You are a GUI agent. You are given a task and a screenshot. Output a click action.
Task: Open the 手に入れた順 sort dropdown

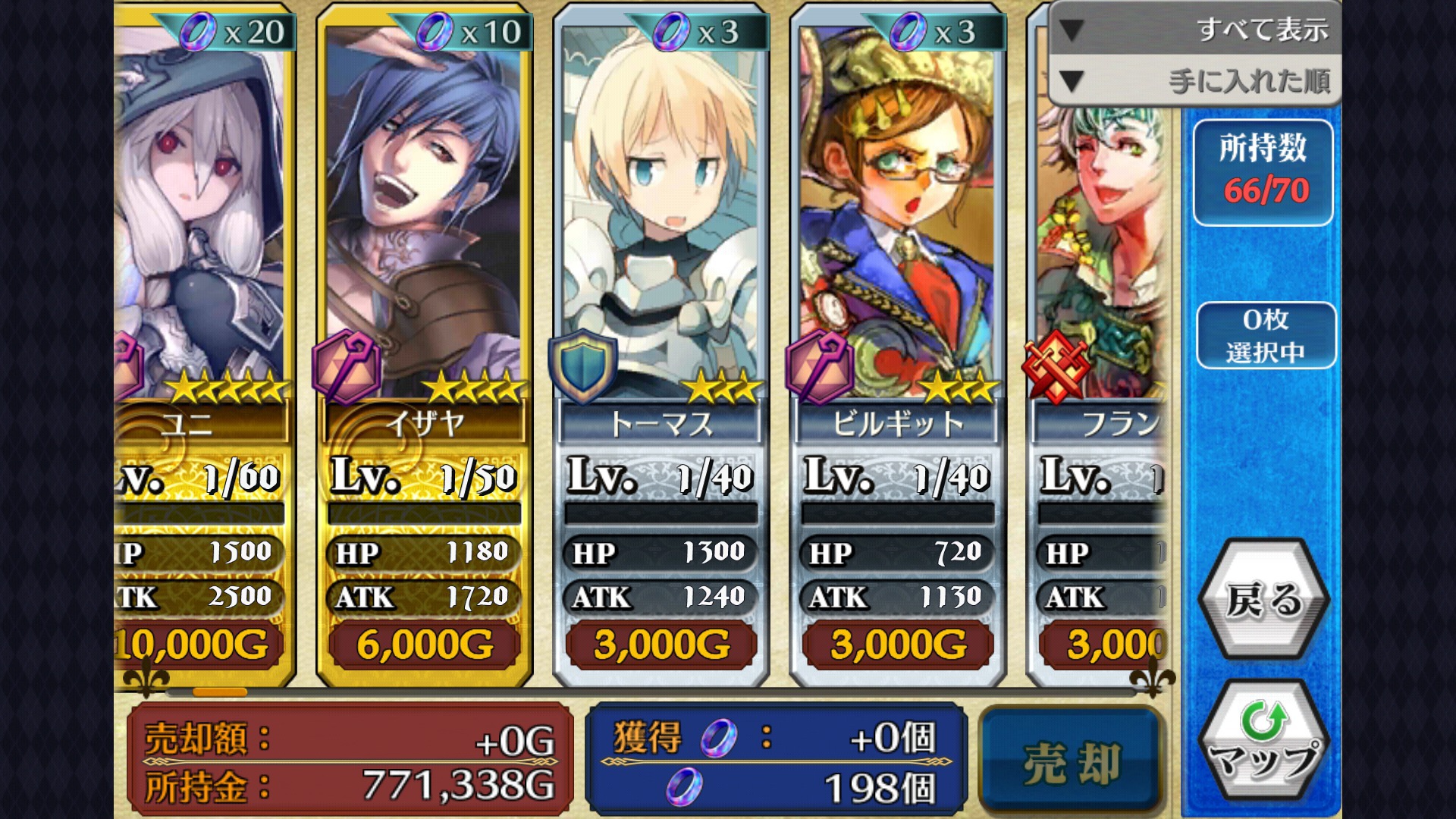click(x=1195, y=80)
